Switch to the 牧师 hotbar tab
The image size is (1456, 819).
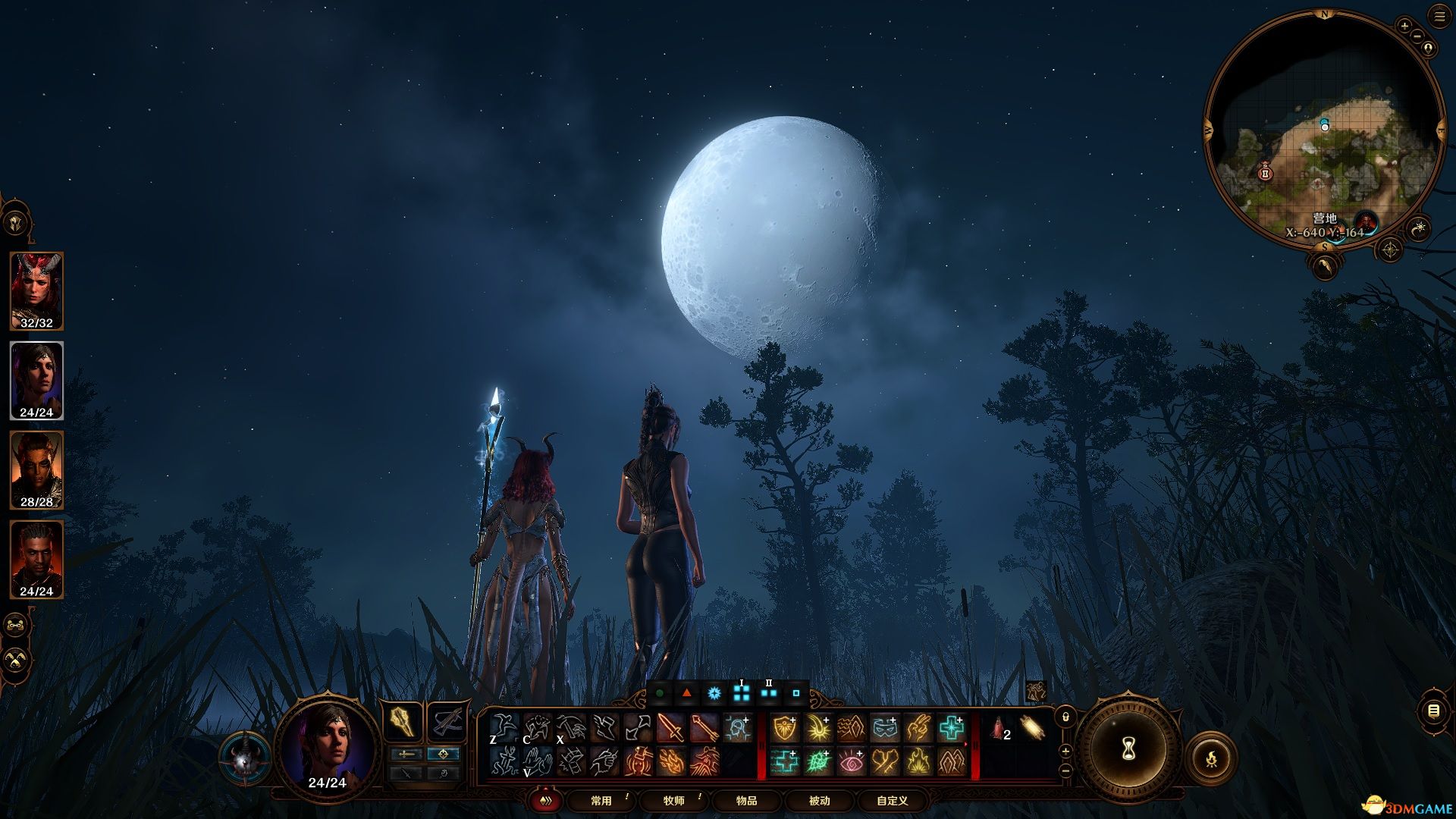coord(674,800)
